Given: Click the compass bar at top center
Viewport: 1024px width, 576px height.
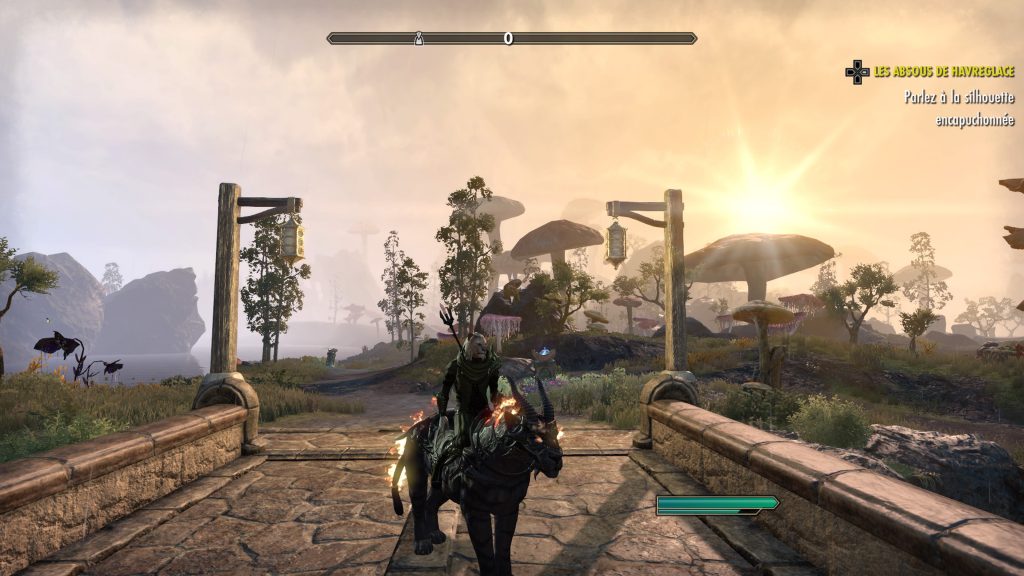Looking at the screenshot, I should pyautogui.click(x=511, y=38).
